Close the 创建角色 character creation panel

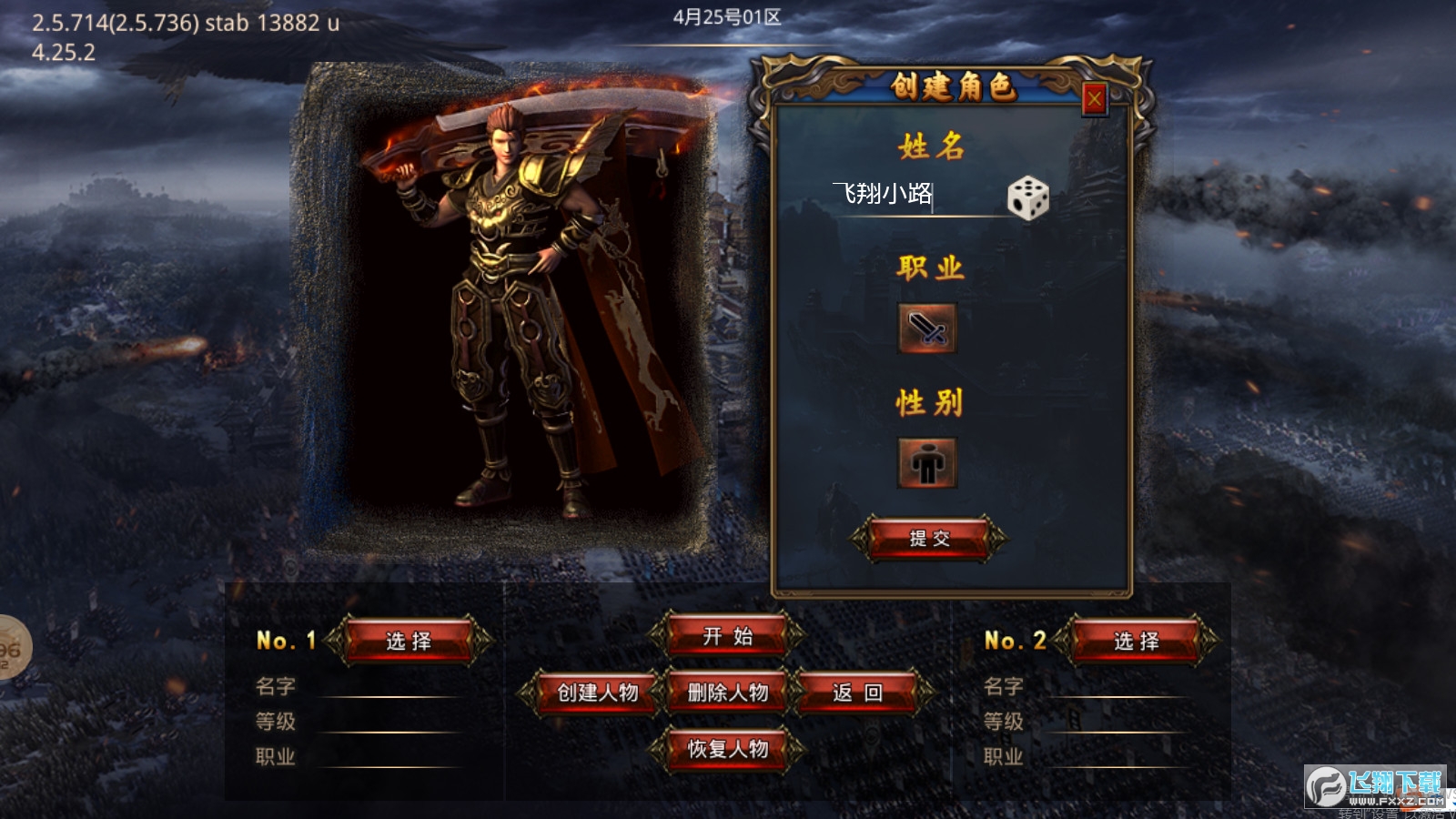click(x=1094, y=98)
